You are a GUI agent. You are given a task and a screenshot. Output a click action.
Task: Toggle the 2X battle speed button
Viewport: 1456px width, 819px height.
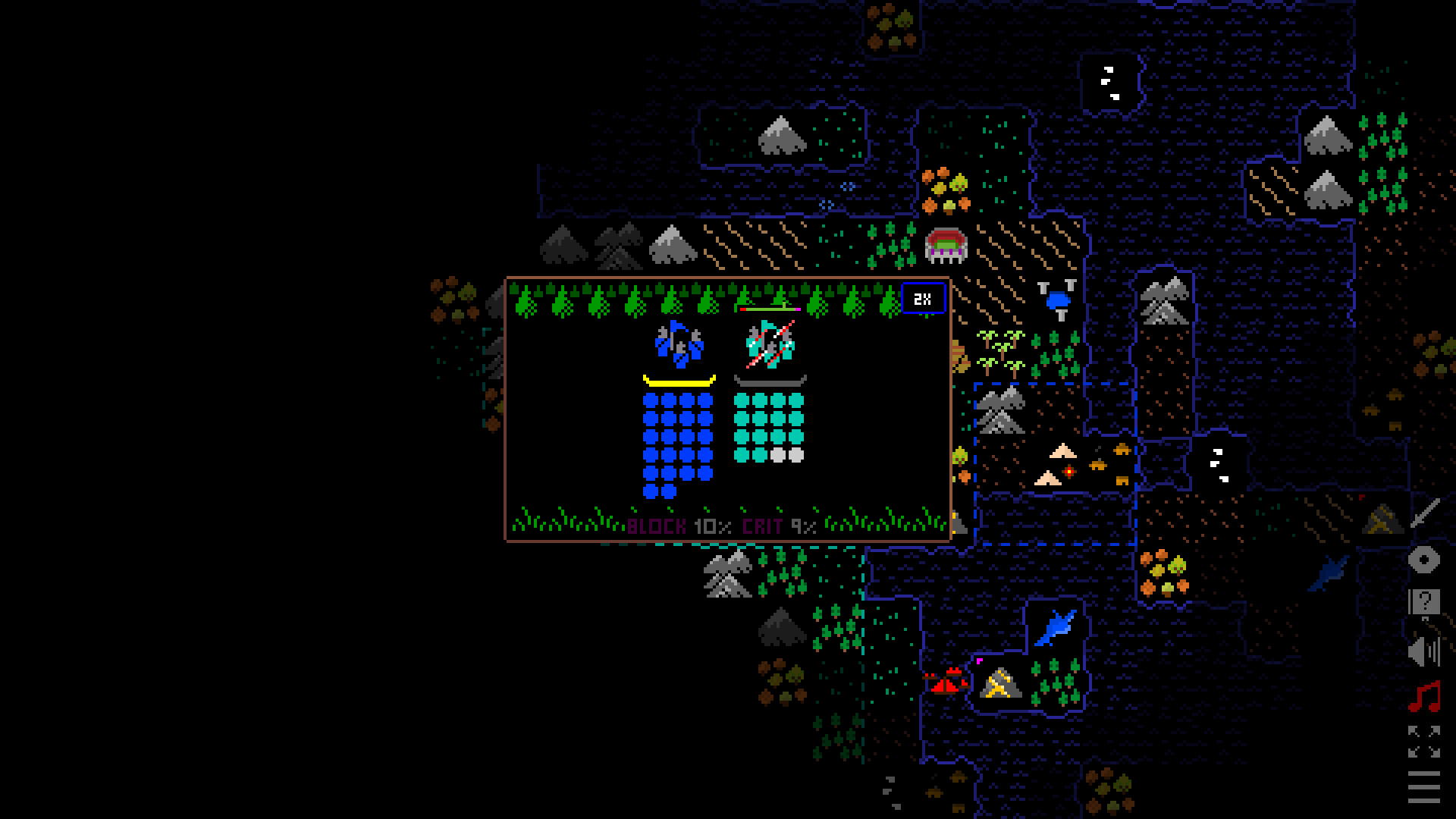point(923,297)
